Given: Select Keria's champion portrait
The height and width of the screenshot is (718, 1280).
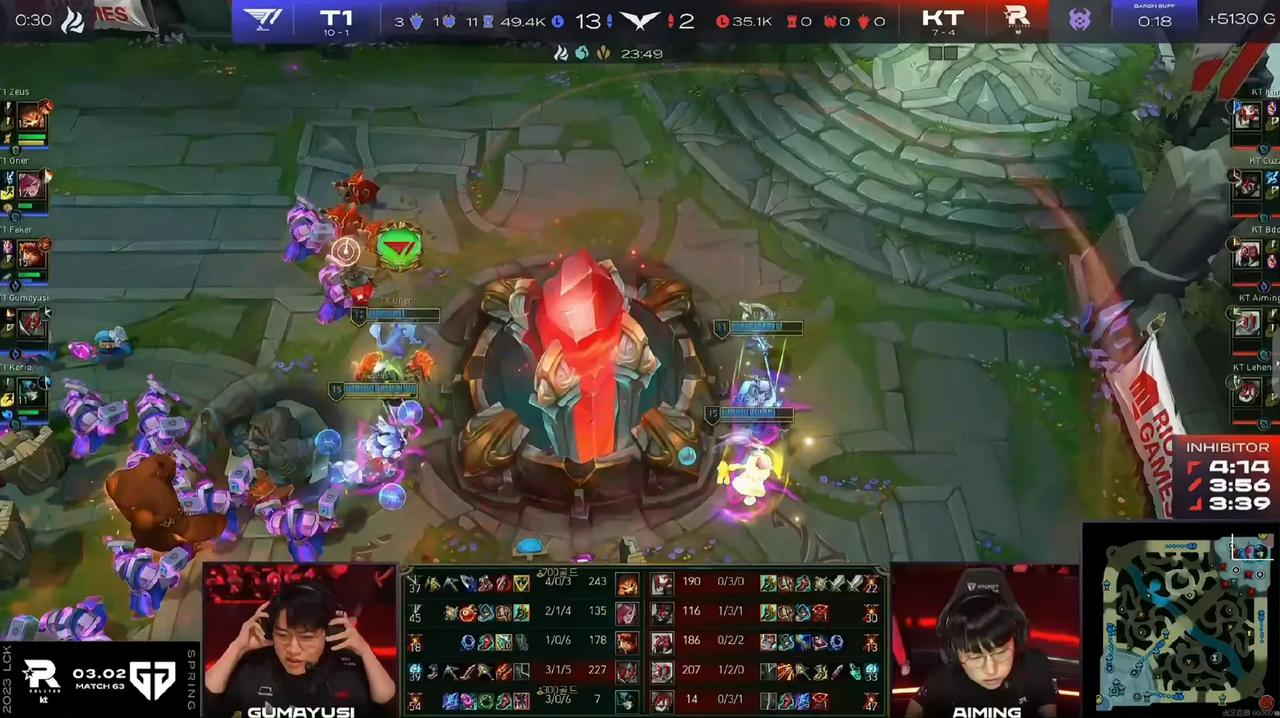Looking at the screenshot, I should [x=30, y=390].
